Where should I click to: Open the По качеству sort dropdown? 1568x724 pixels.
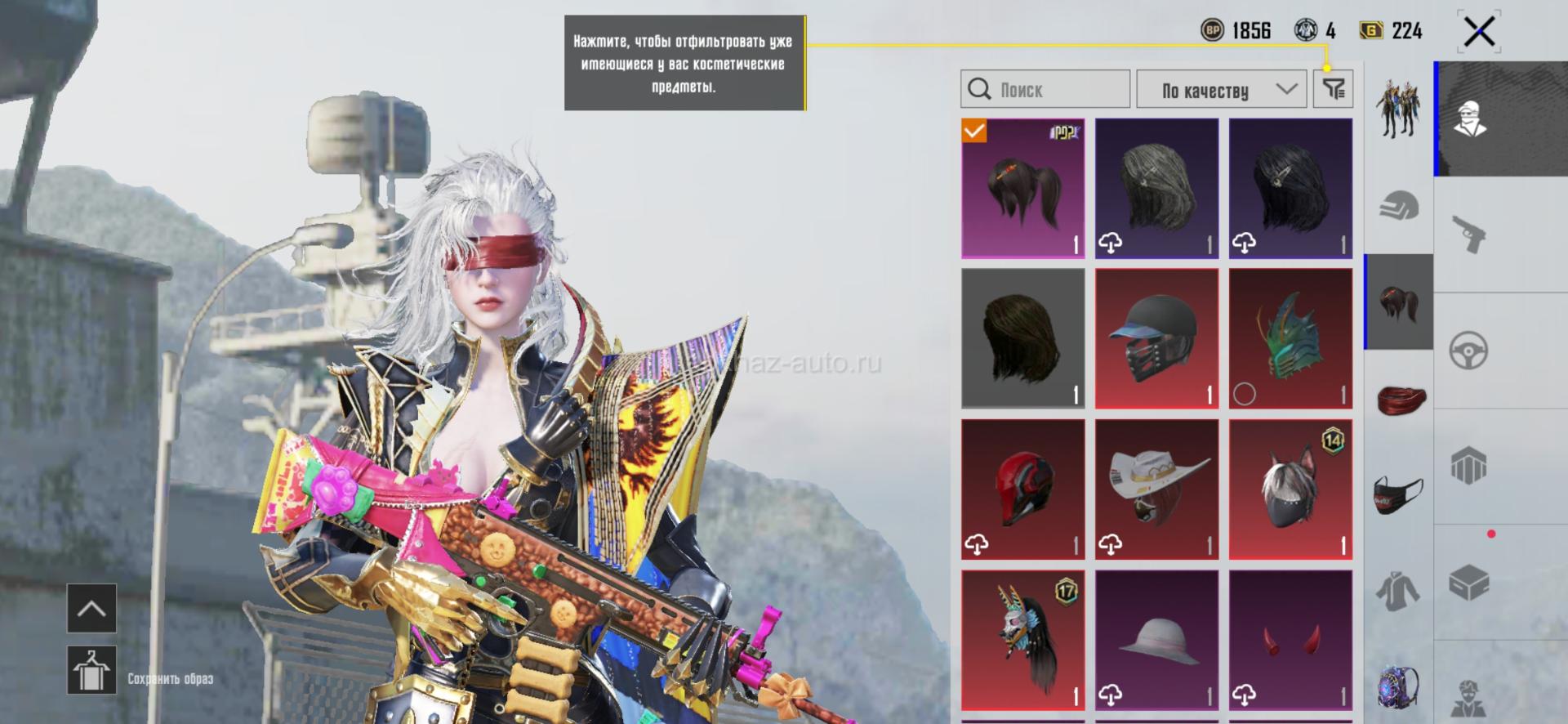(x=1223, y=89)
